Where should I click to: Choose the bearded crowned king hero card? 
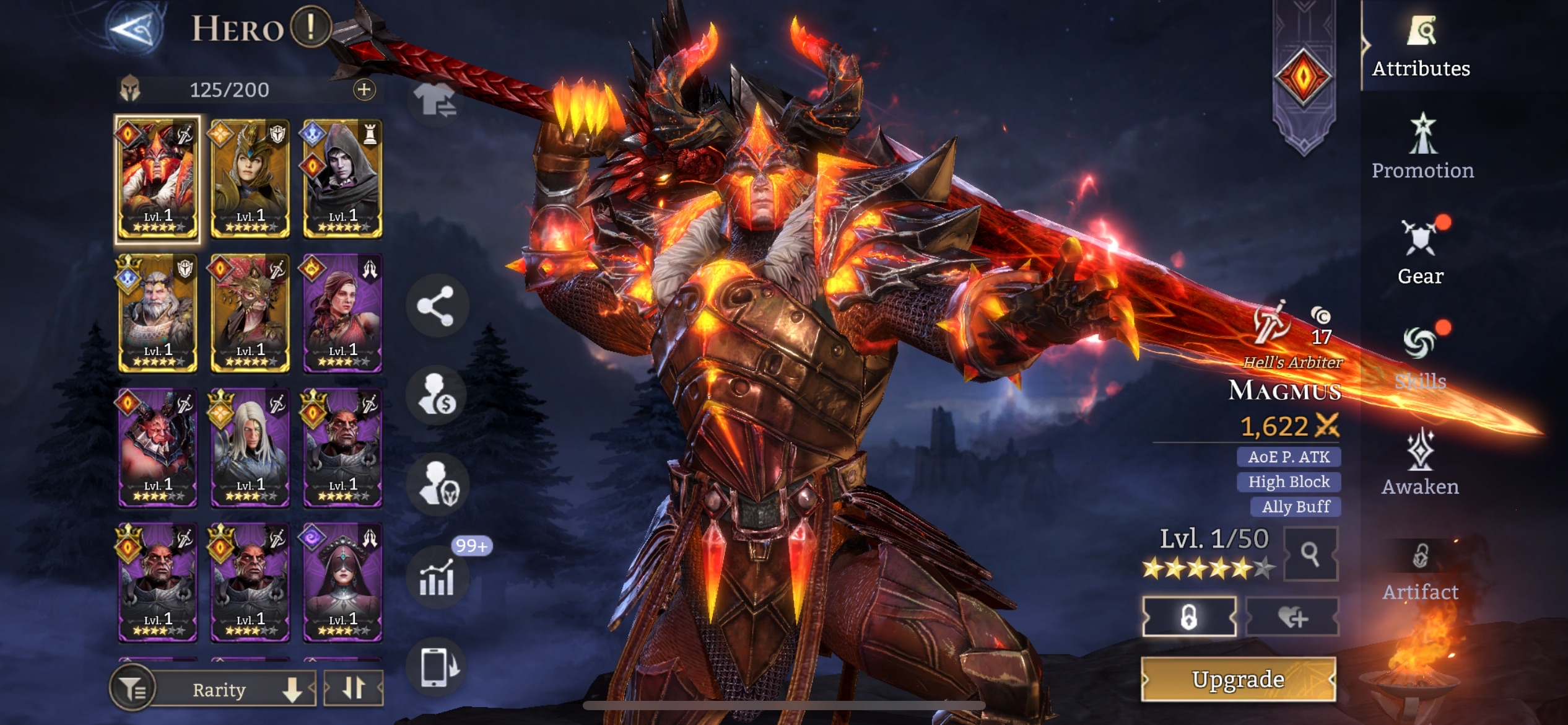point(157,314)
